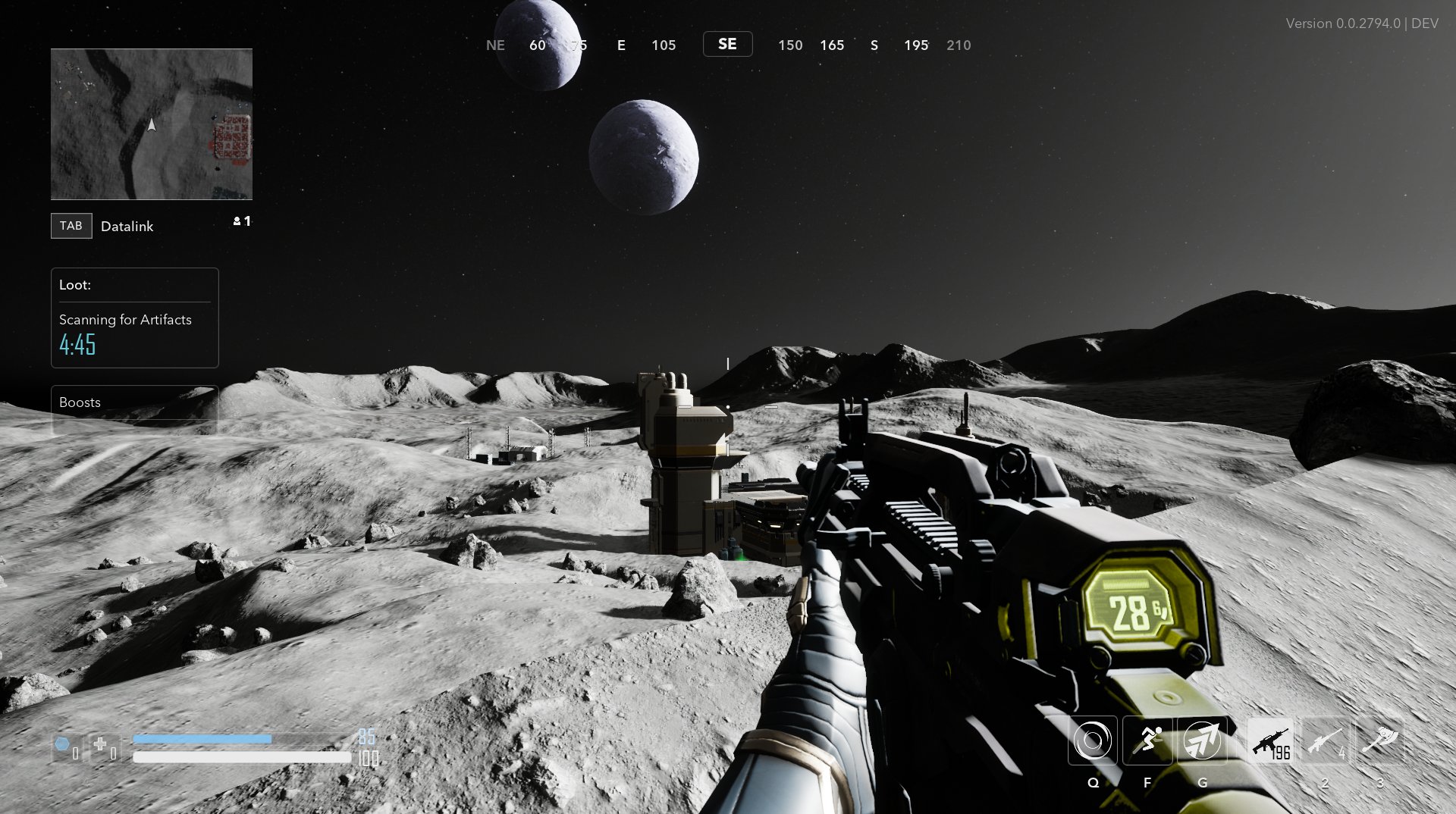Use the blue hexagon shield cell
The image size is (1456, 814).
coord(64,747)
